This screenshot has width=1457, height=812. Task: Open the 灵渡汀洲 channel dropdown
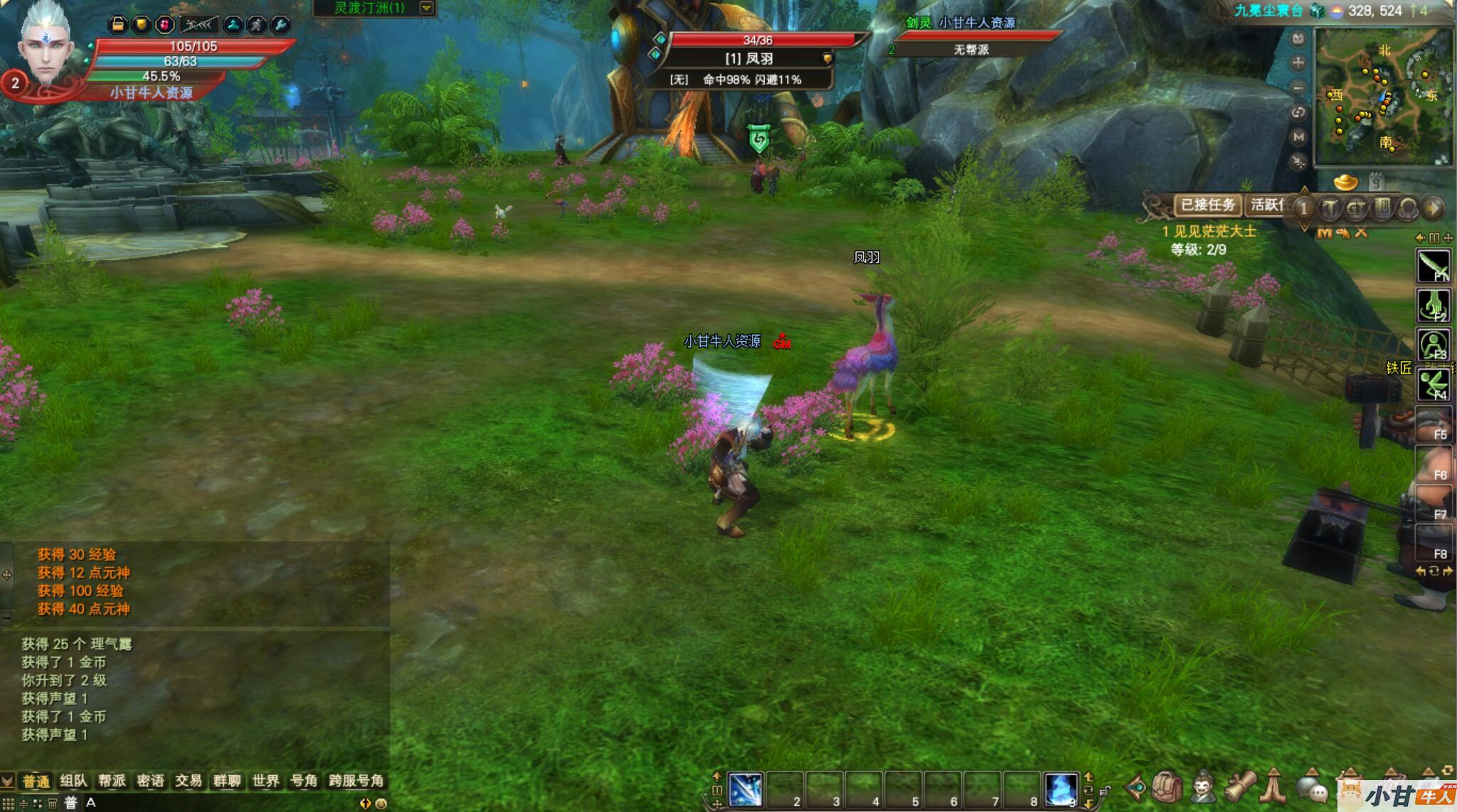click(426, 8)
